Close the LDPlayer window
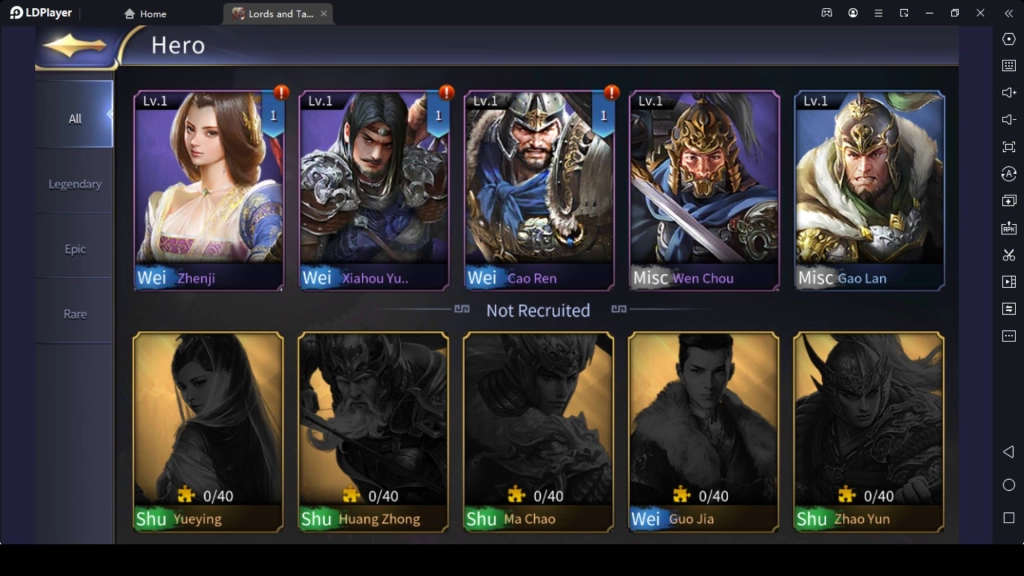The height and width of the screenshot is (576, 1024). click(980, 13)
